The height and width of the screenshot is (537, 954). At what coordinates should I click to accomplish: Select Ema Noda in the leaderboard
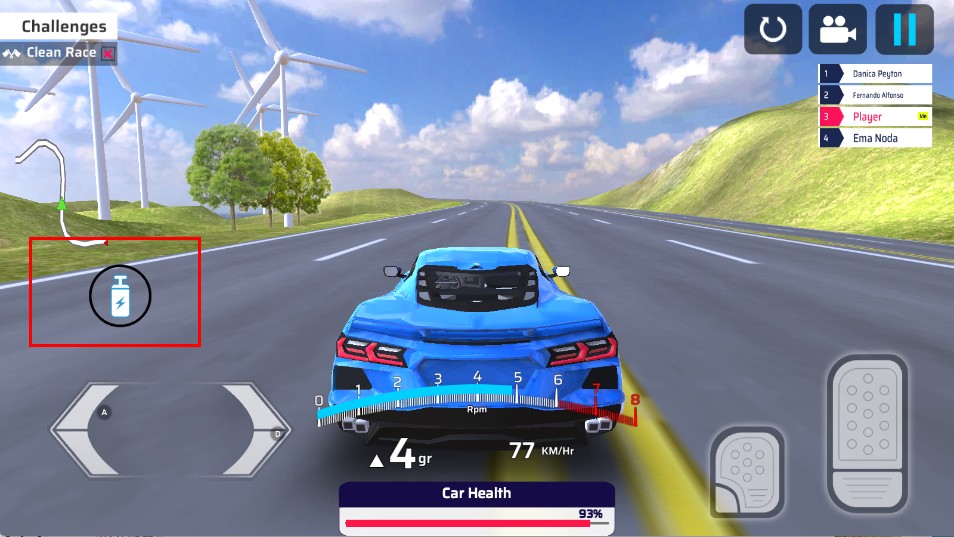pos(876,138)
